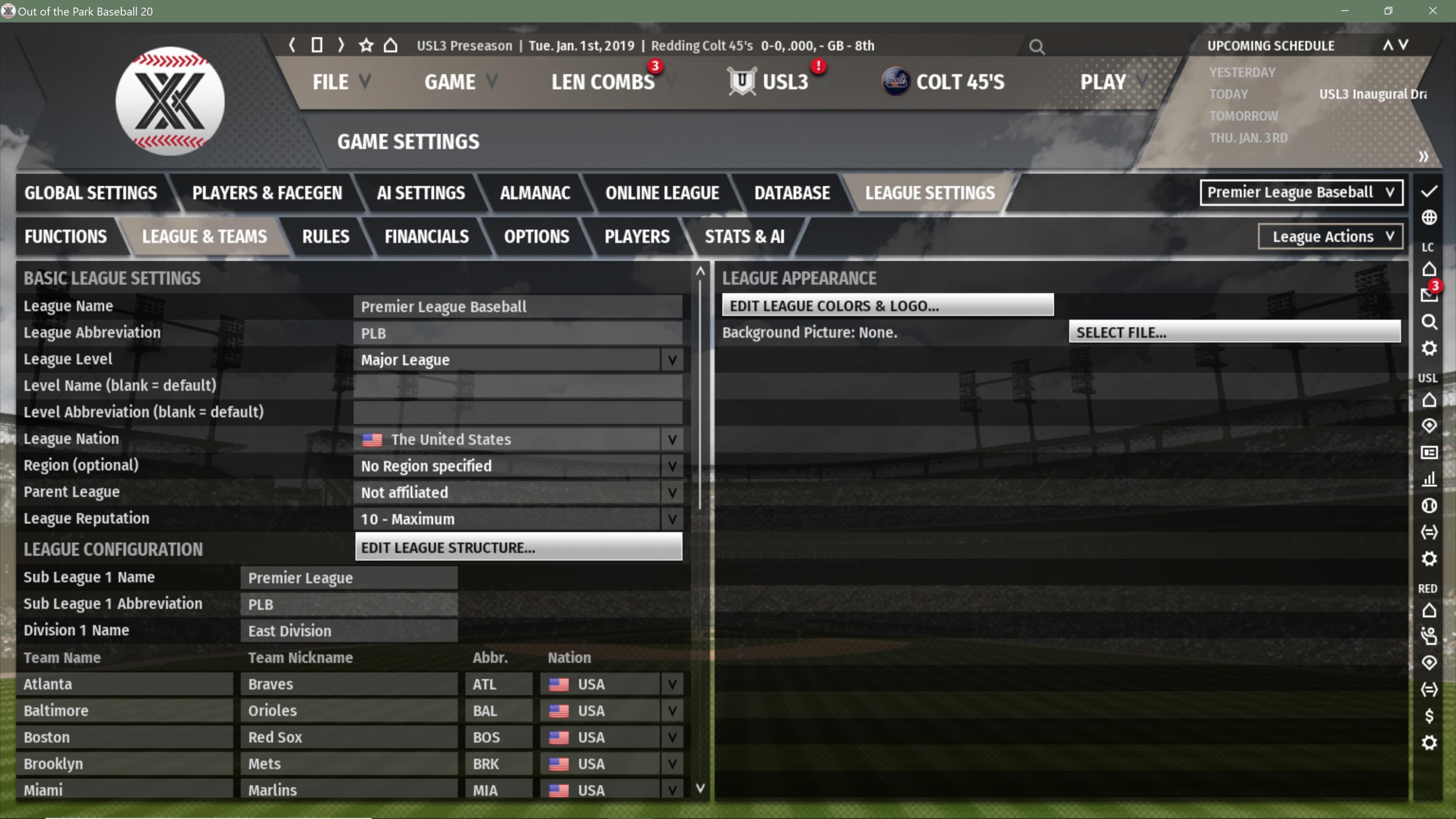Switch to the Rules sub-tab
The width and height of the screenshot is (1456, 819).
click(325, 237)
